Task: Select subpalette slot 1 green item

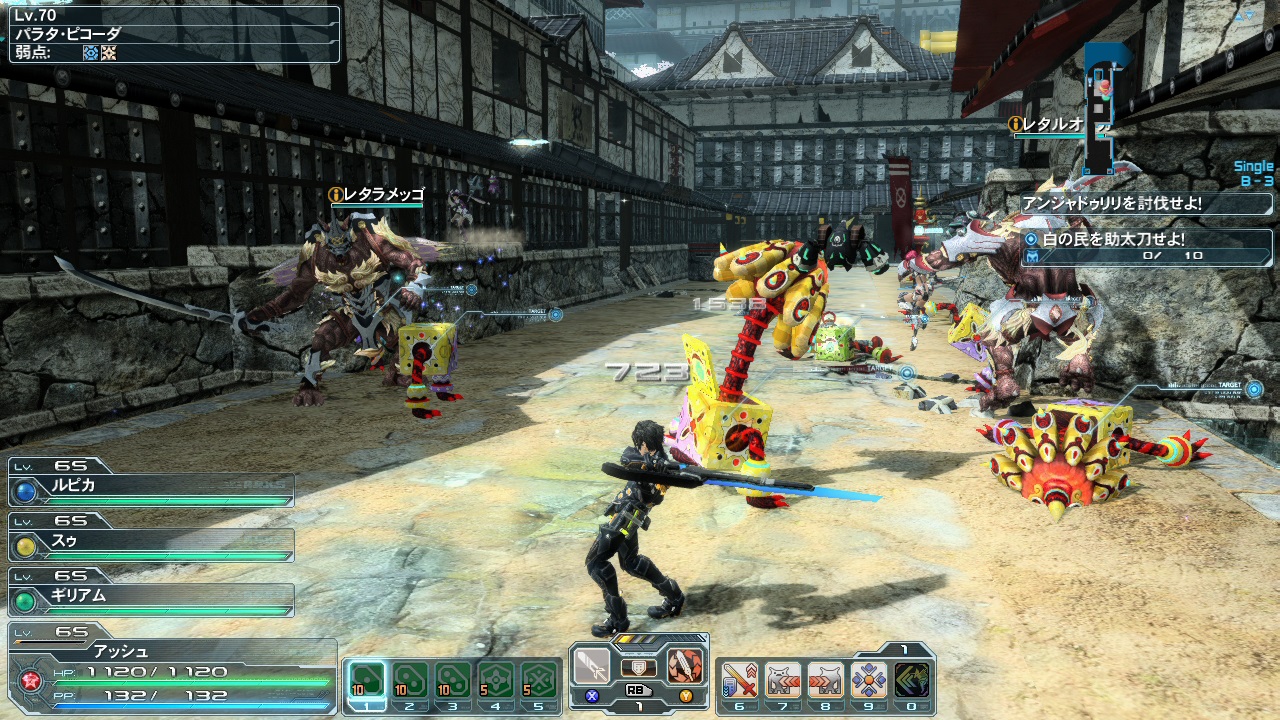Action: point(367,680)
